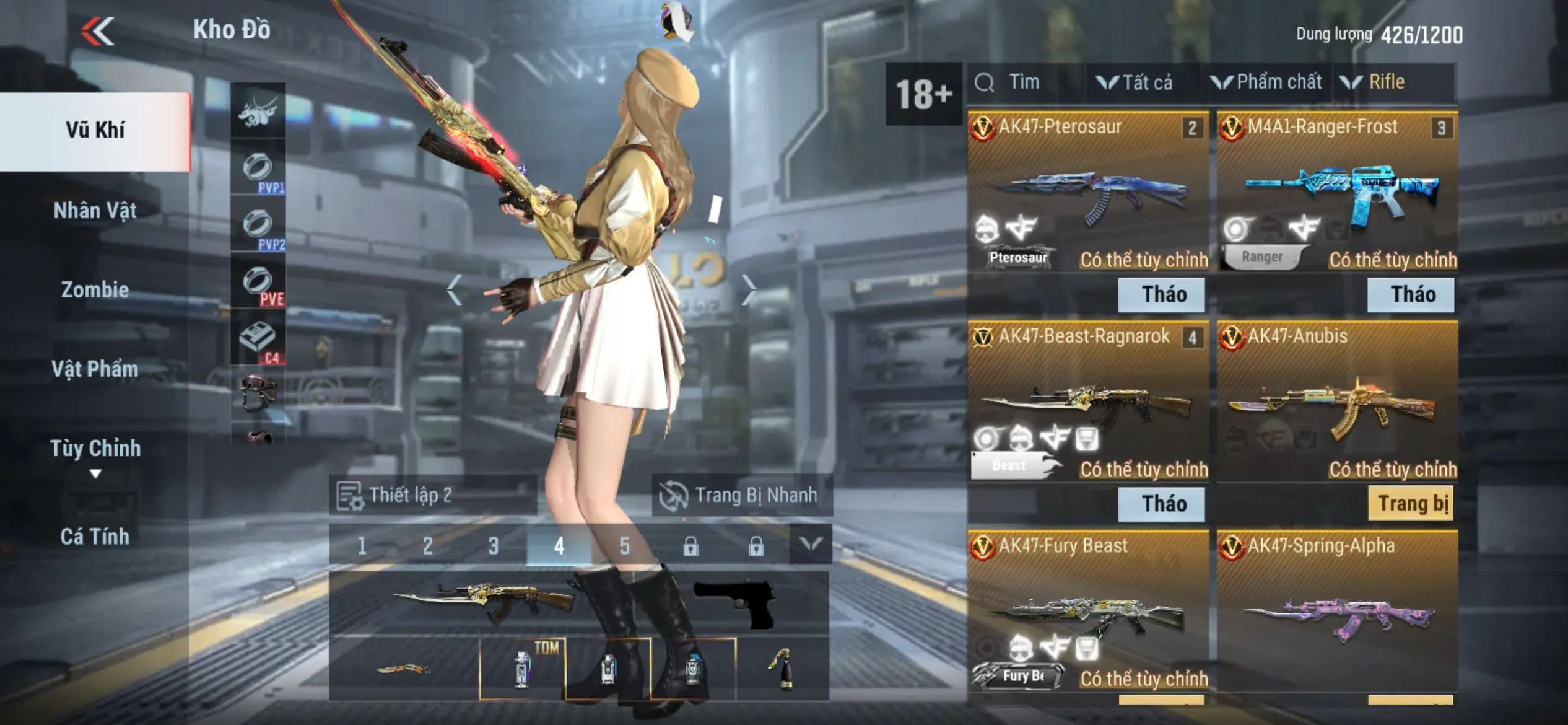Choose the C4 equipment slot
Viewport: 1568px width, 725px height.
pyautogui.click(x=258, y=340)
